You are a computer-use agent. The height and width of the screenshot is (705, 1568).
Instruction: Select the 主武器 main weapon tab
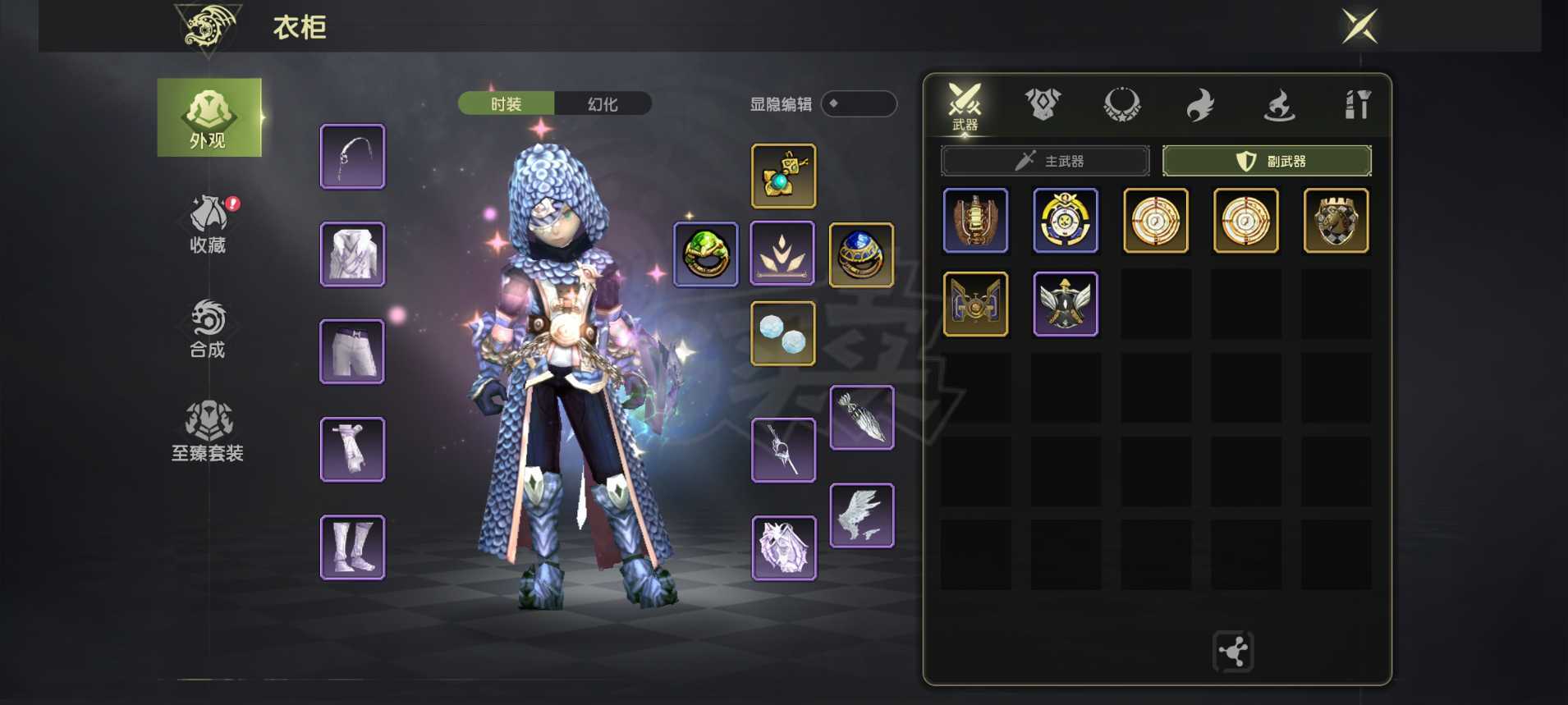(1045, 161)
